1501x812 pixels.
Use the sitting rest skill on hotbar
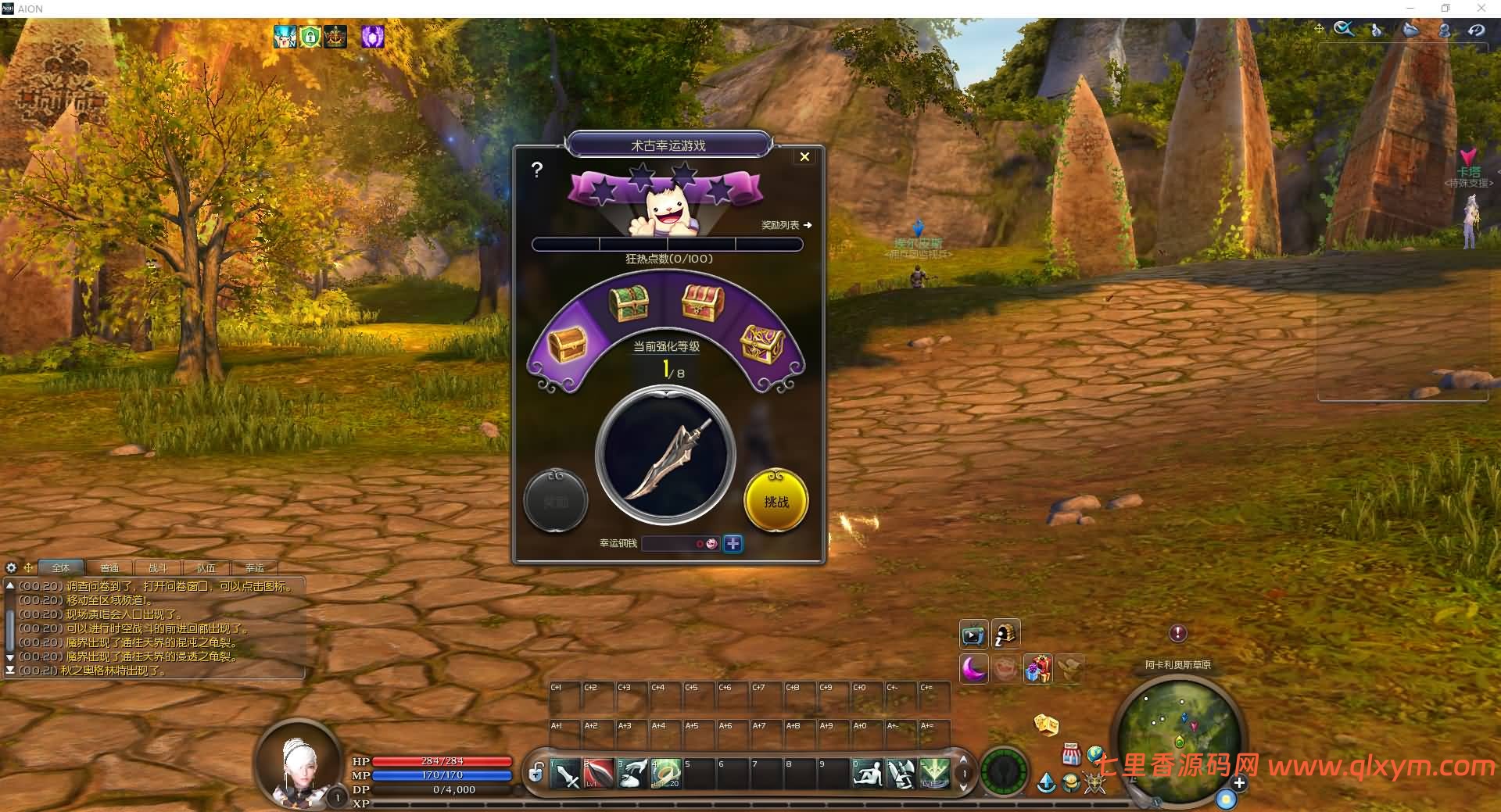(867, 774)
